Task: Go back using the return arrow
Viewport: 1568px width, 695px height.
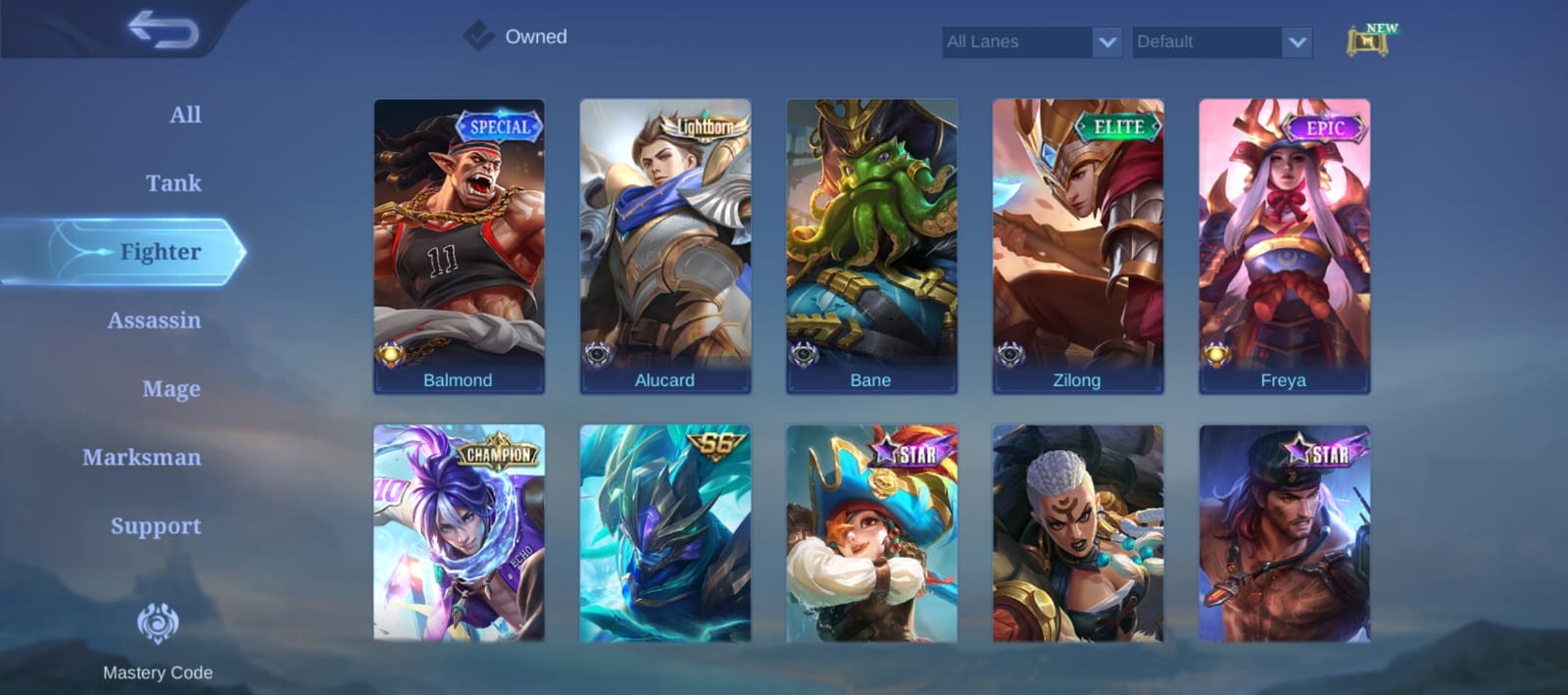Action: click(164, 30)
